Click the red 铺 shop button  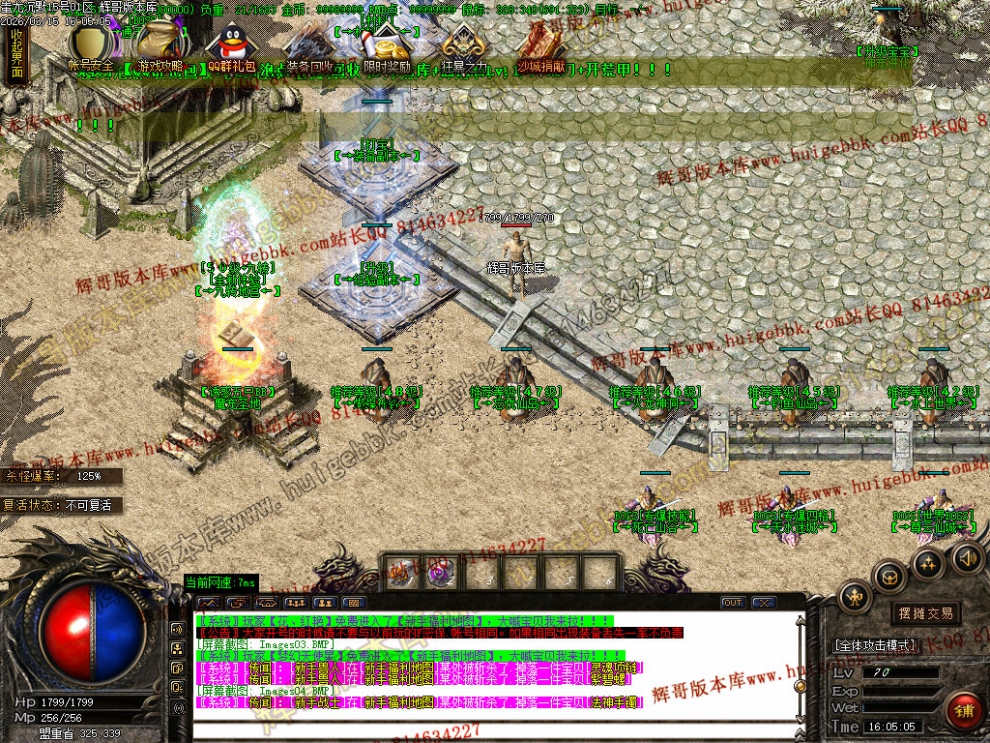965,711
